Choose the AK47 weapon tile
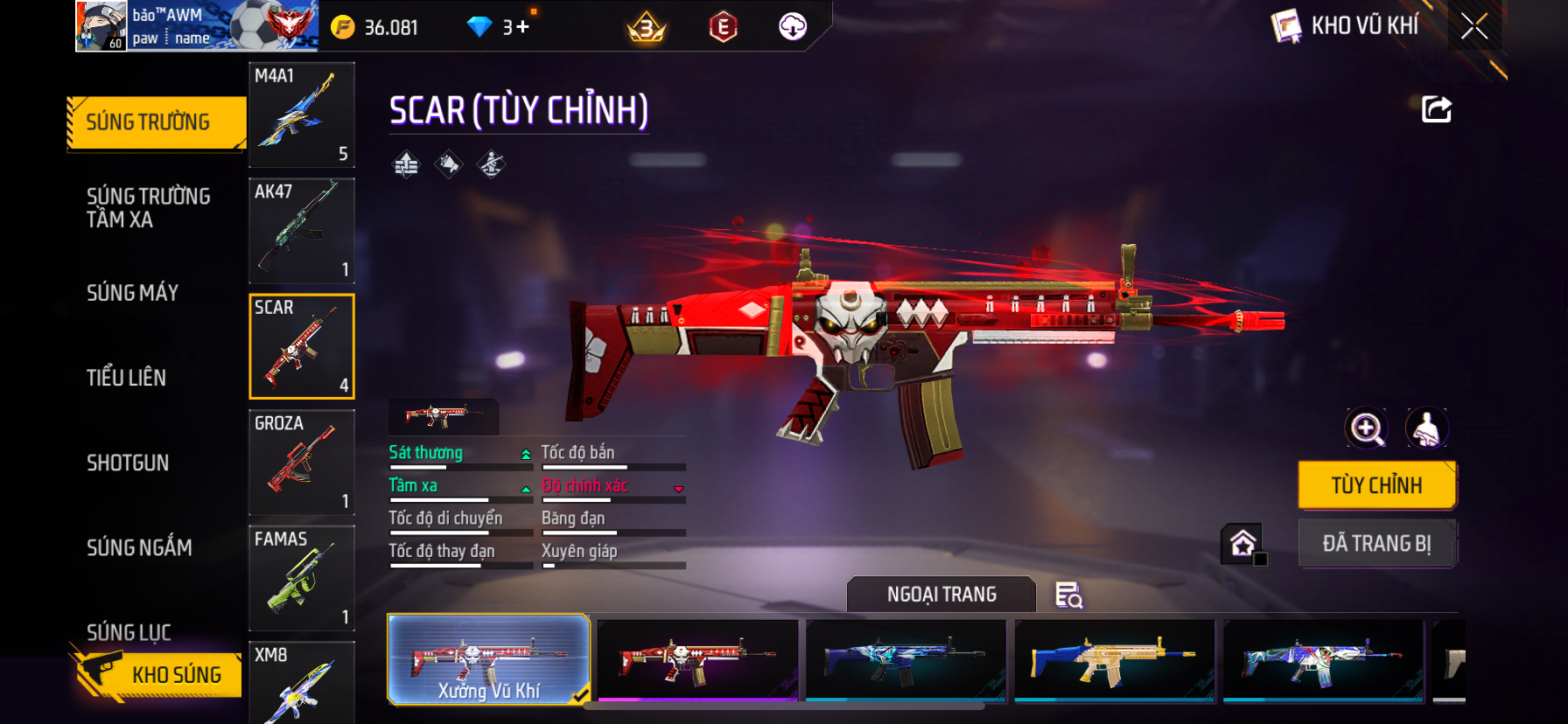1568x724 pixels. point(302,230)
